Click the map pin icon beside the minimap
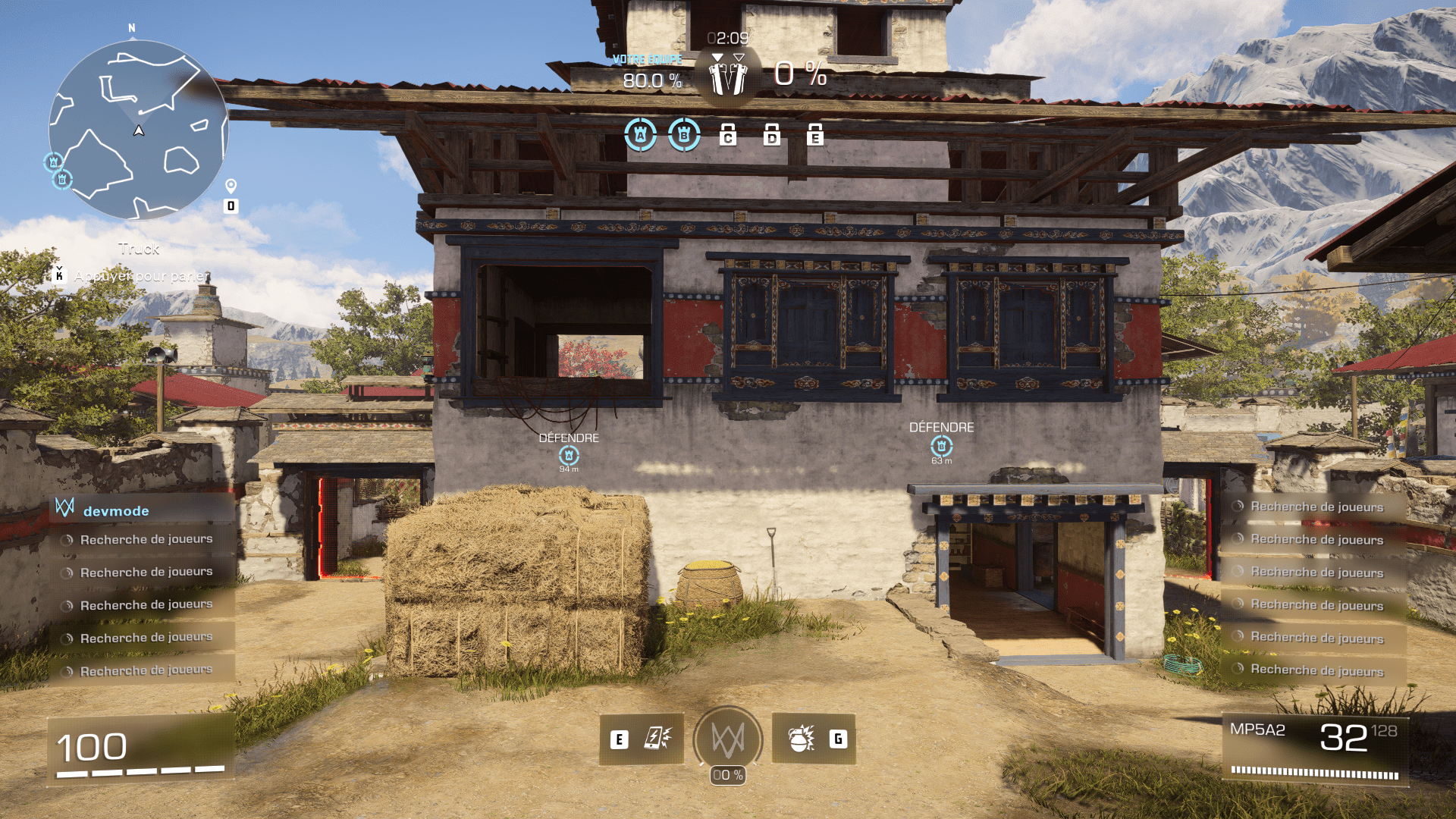 (x=231, y=186)
